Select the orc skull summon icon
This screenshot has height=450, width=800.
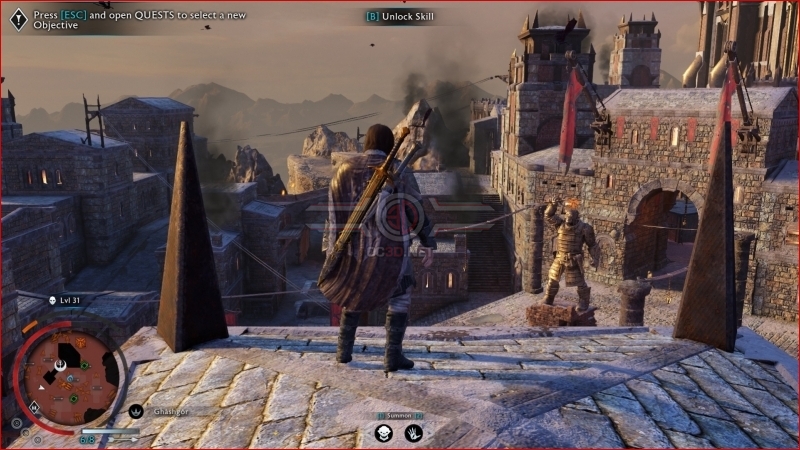383,433
